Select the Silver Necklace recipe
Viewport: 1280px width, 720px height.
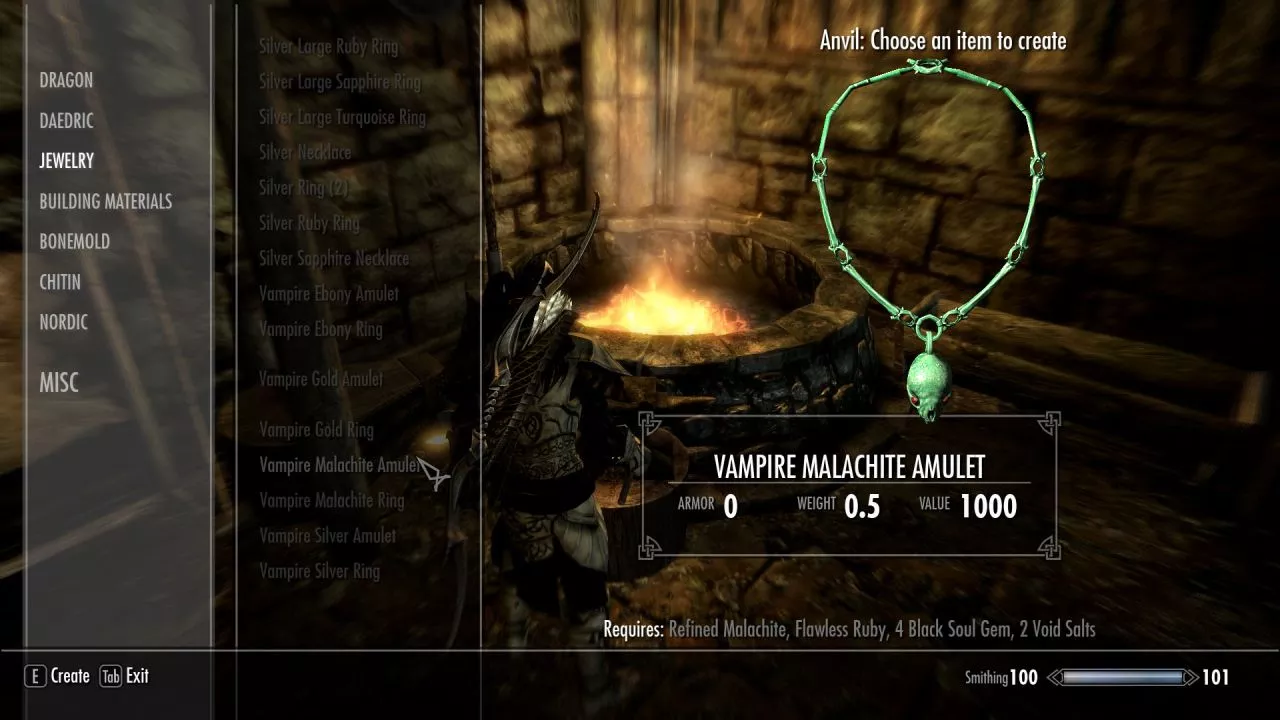305,153
